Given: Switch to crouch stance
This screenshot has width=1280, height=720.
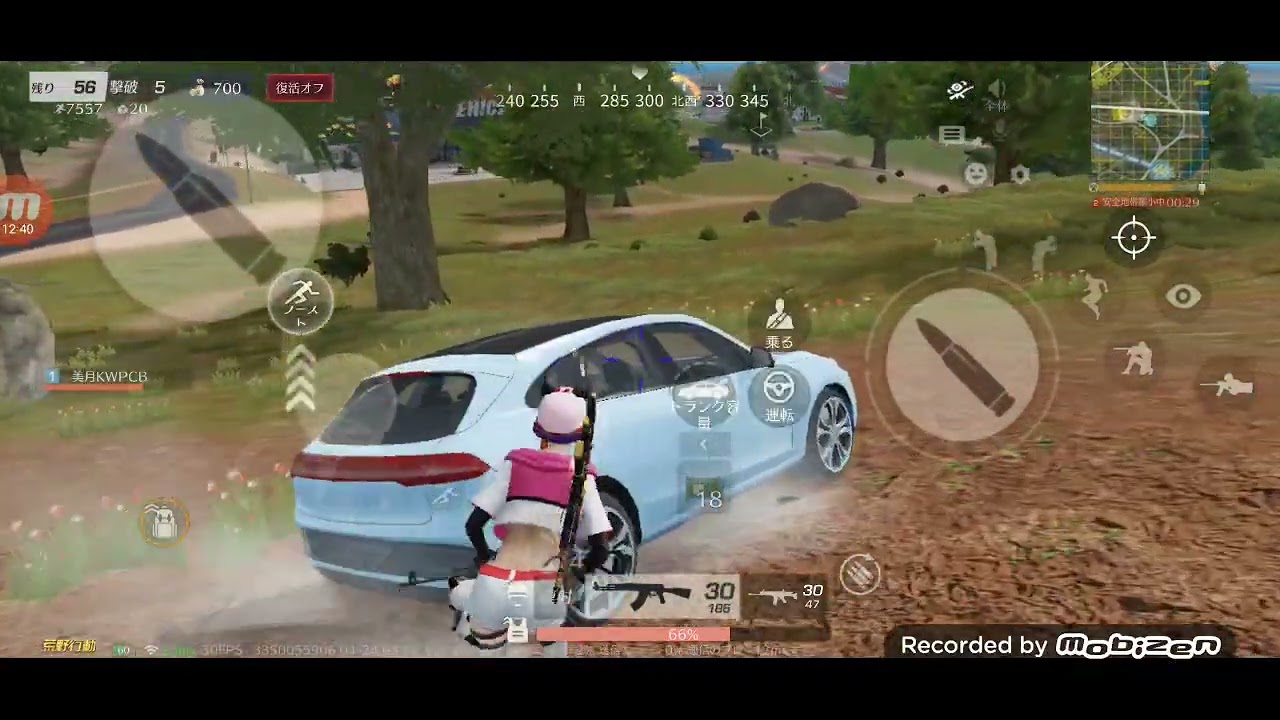Looking at the screenshot, I should click(x=1137, y=358).
